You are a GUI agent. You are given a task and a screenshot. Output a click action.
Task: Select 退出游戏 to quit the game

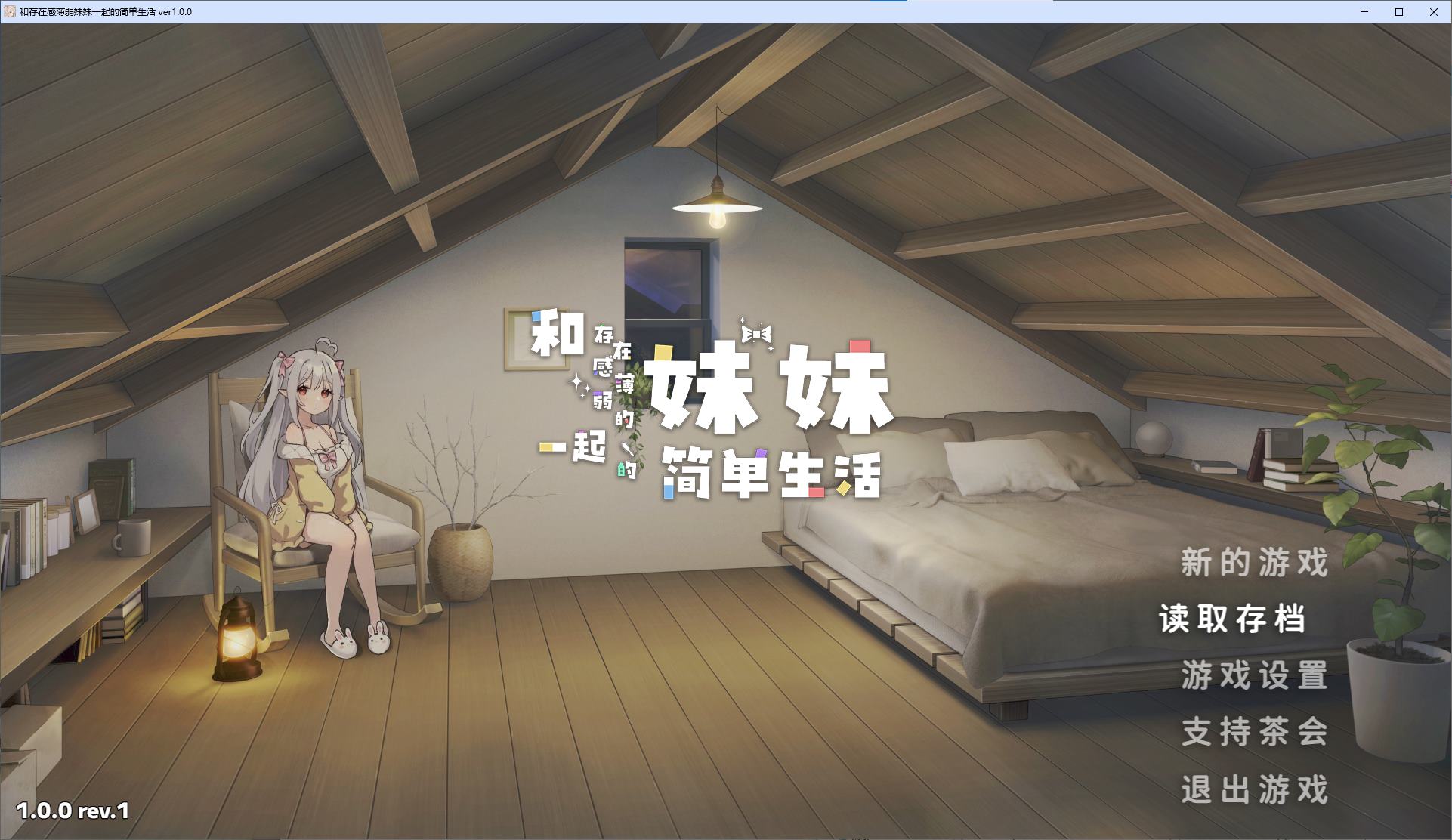[1255, 789]
